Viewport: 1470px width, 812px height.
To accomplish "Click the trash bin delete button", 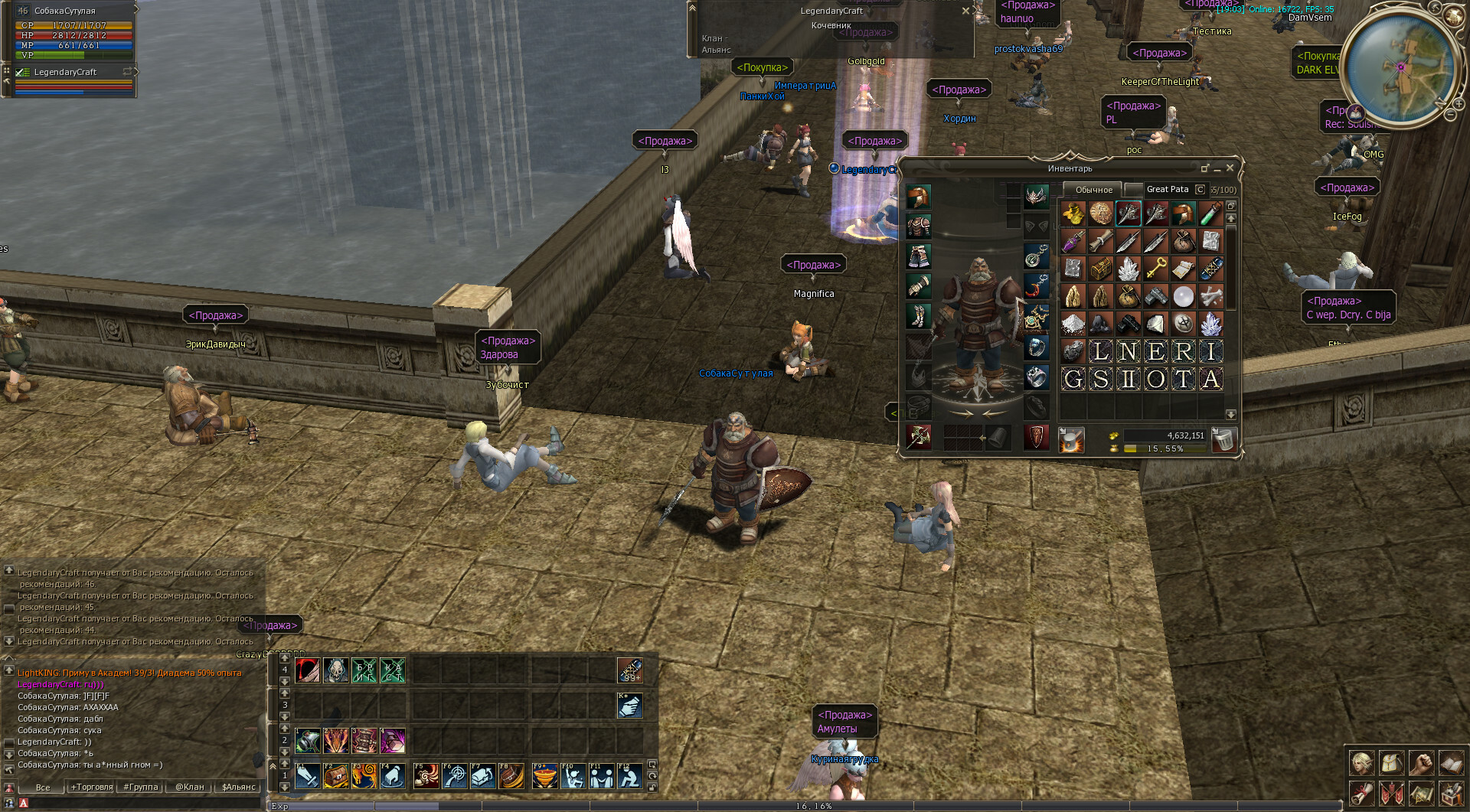I will 1223,440.
